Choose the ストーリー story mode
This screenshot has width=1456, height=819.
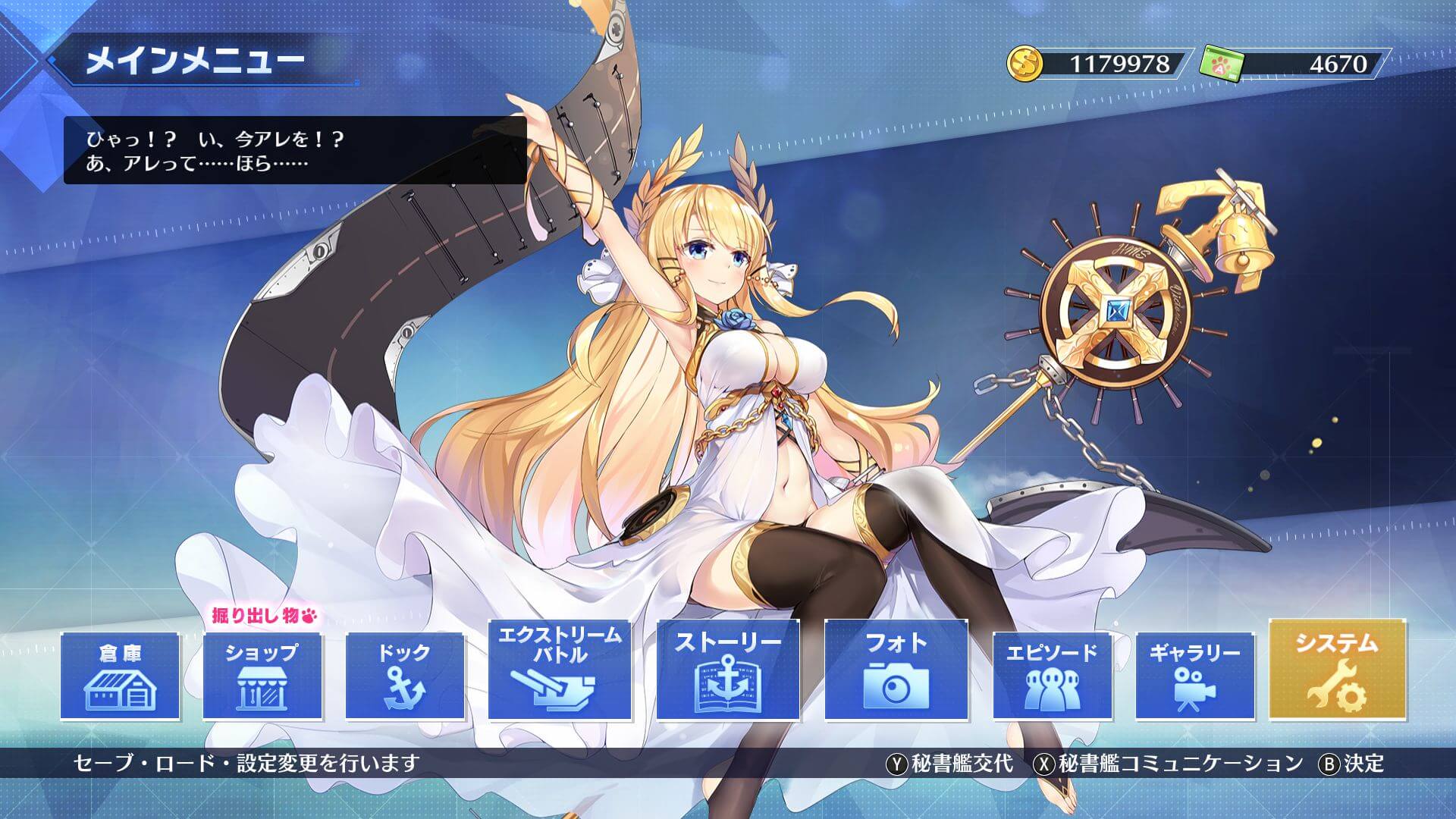point(728,670)
